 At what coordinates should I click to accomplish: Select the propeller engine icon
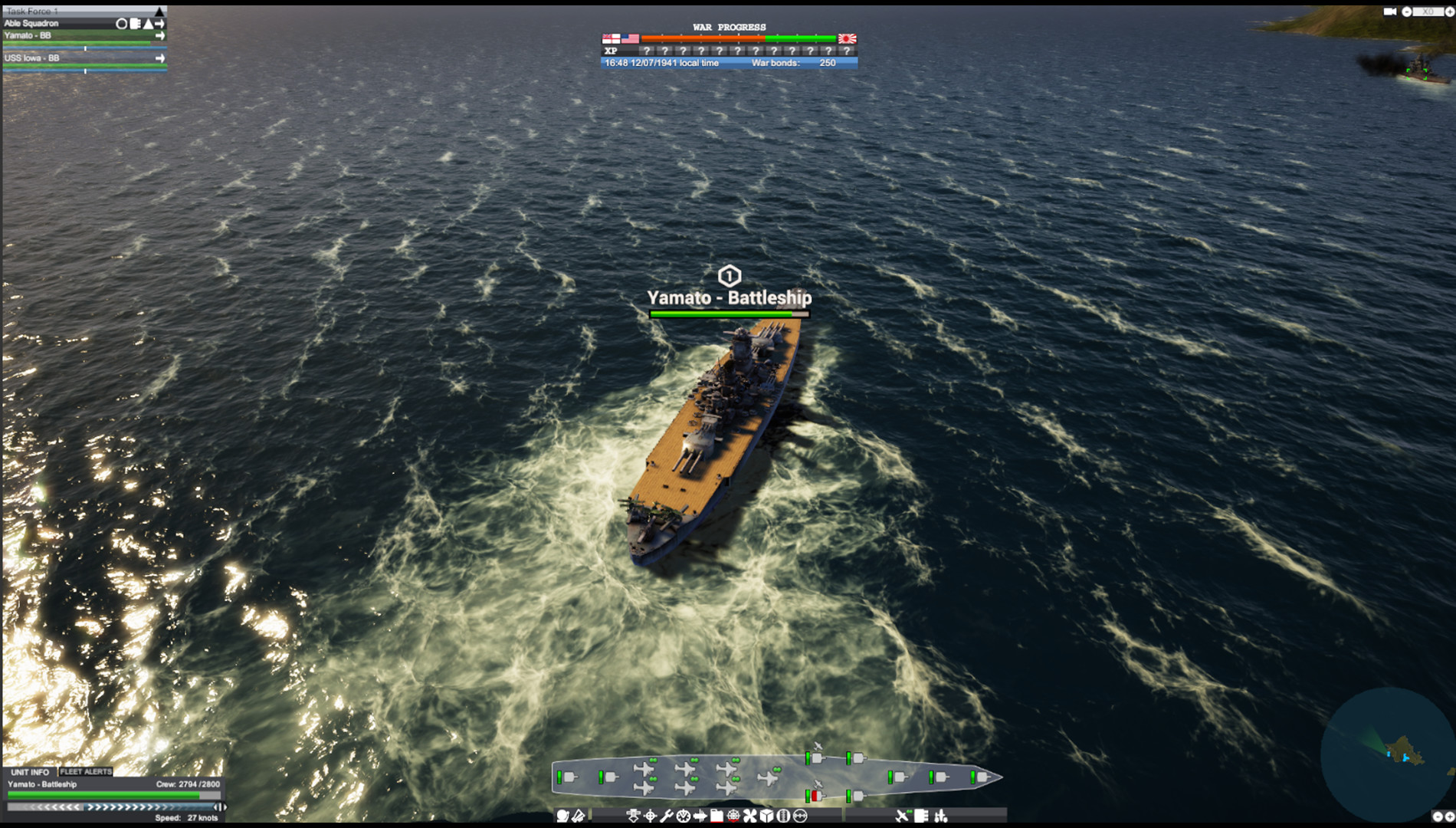point(750,816)
